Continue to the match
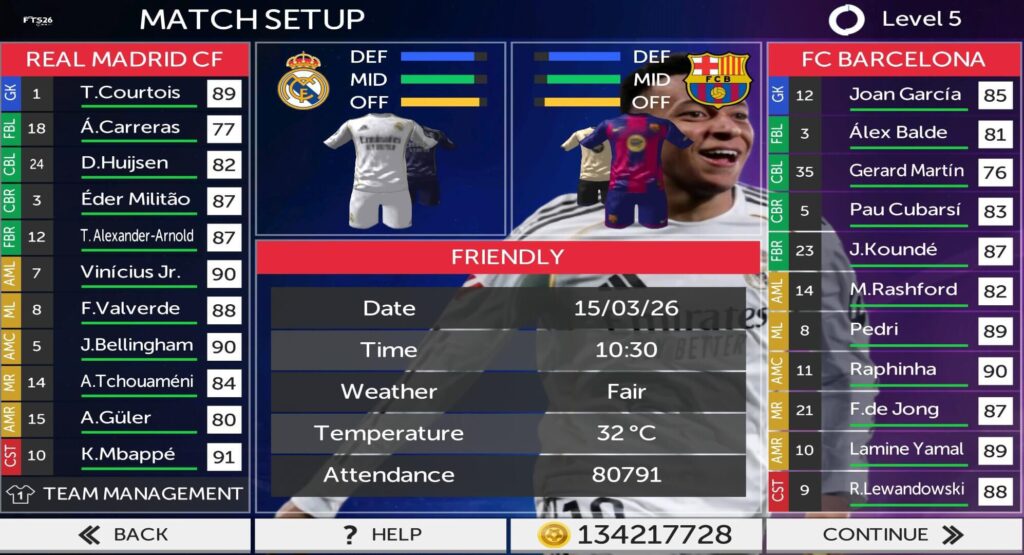Viewport: 1024px width, 555px height. 893,534
